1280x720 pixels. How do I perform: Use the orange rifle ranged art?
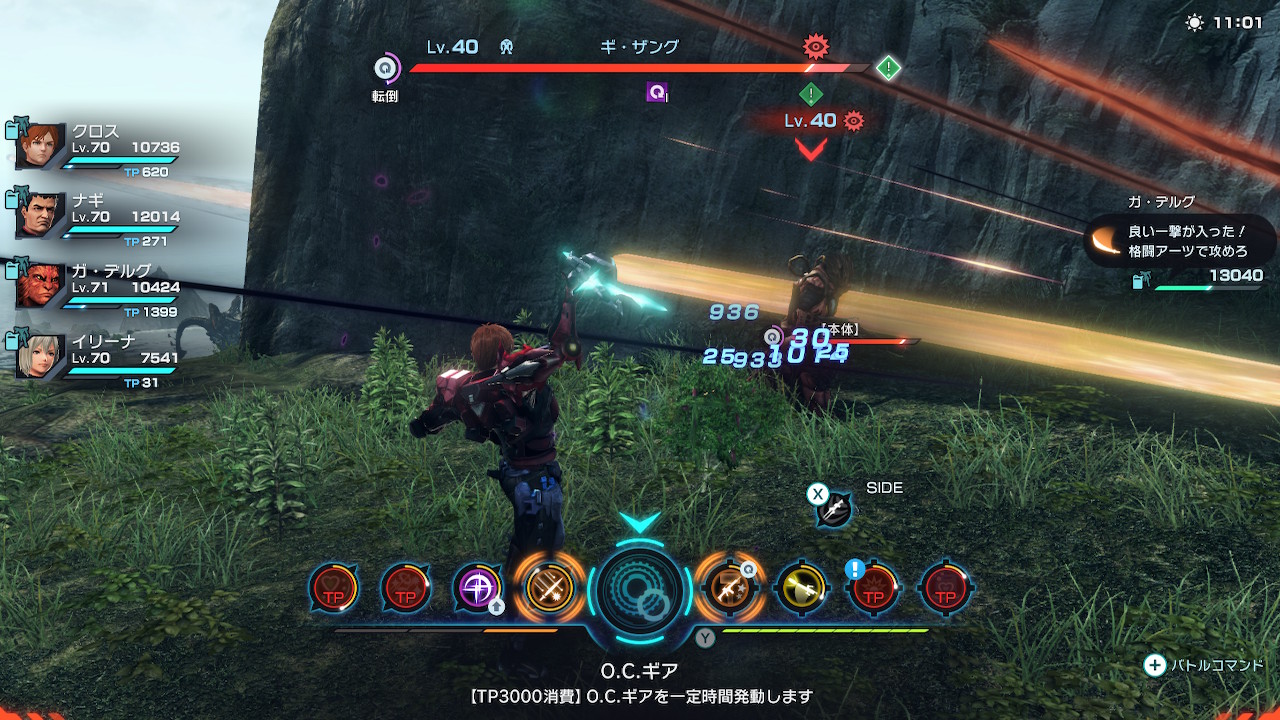(729, 588)
